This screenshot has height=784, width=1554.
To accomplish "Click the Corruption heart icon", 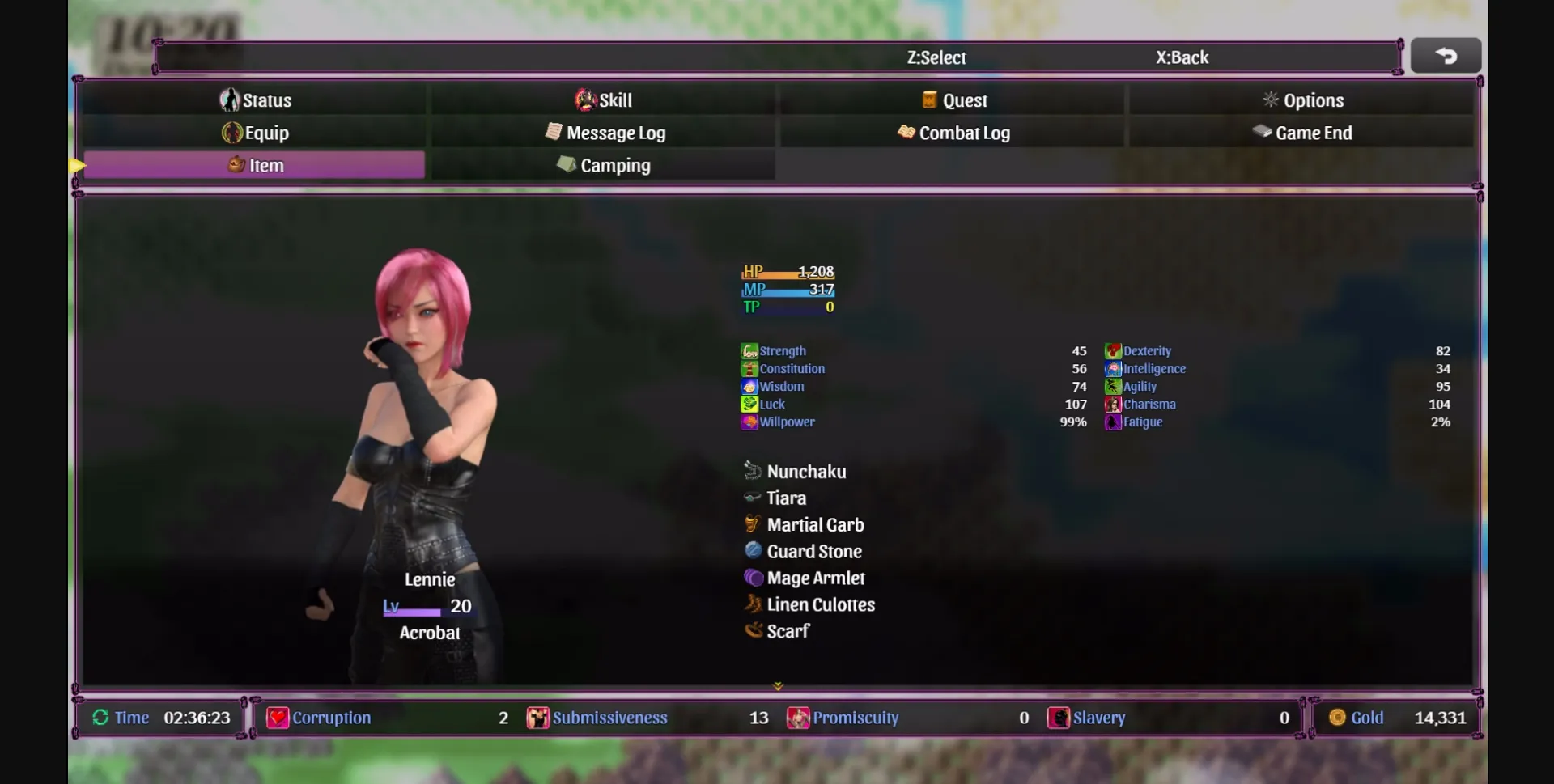I will [x=278, y=718].
